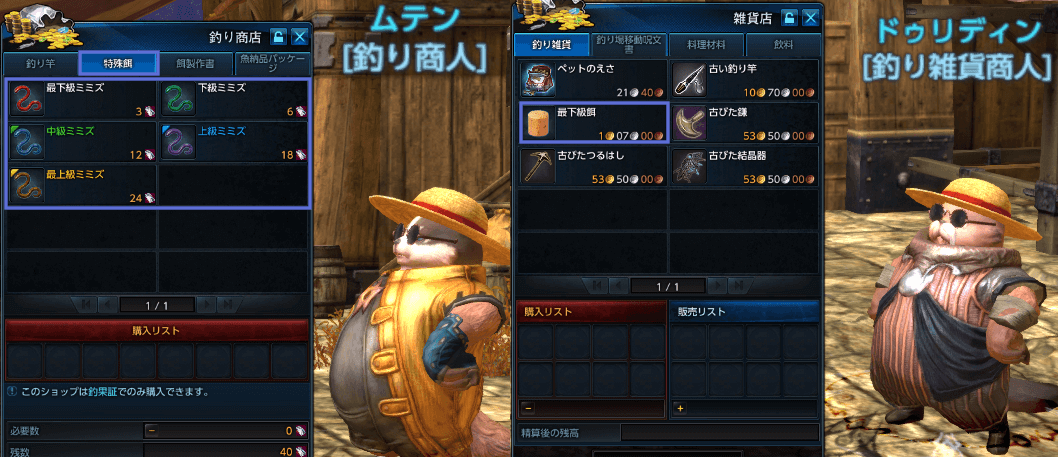1058x457 pixels.
Task: Toggle the lock icon on 雑貨店 window
Action: [789, 18]
